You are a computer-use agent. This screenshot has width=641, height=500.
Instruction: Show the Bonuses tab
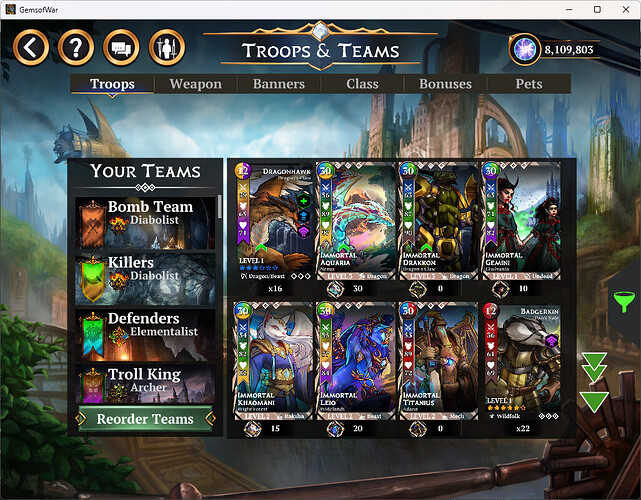click(445, 84)
